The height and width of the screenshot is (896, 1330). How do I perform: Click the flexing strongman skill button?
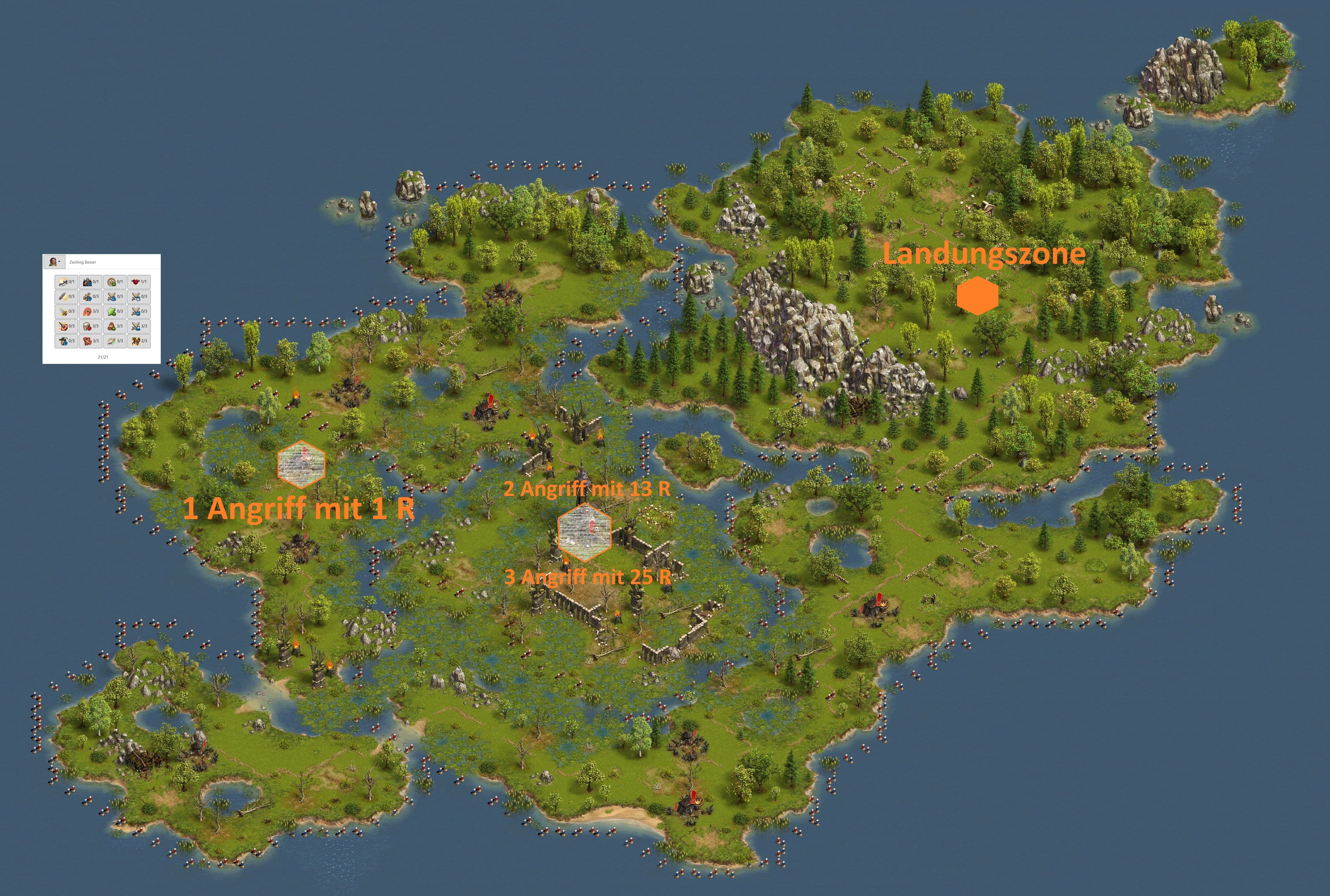(91, 341)
